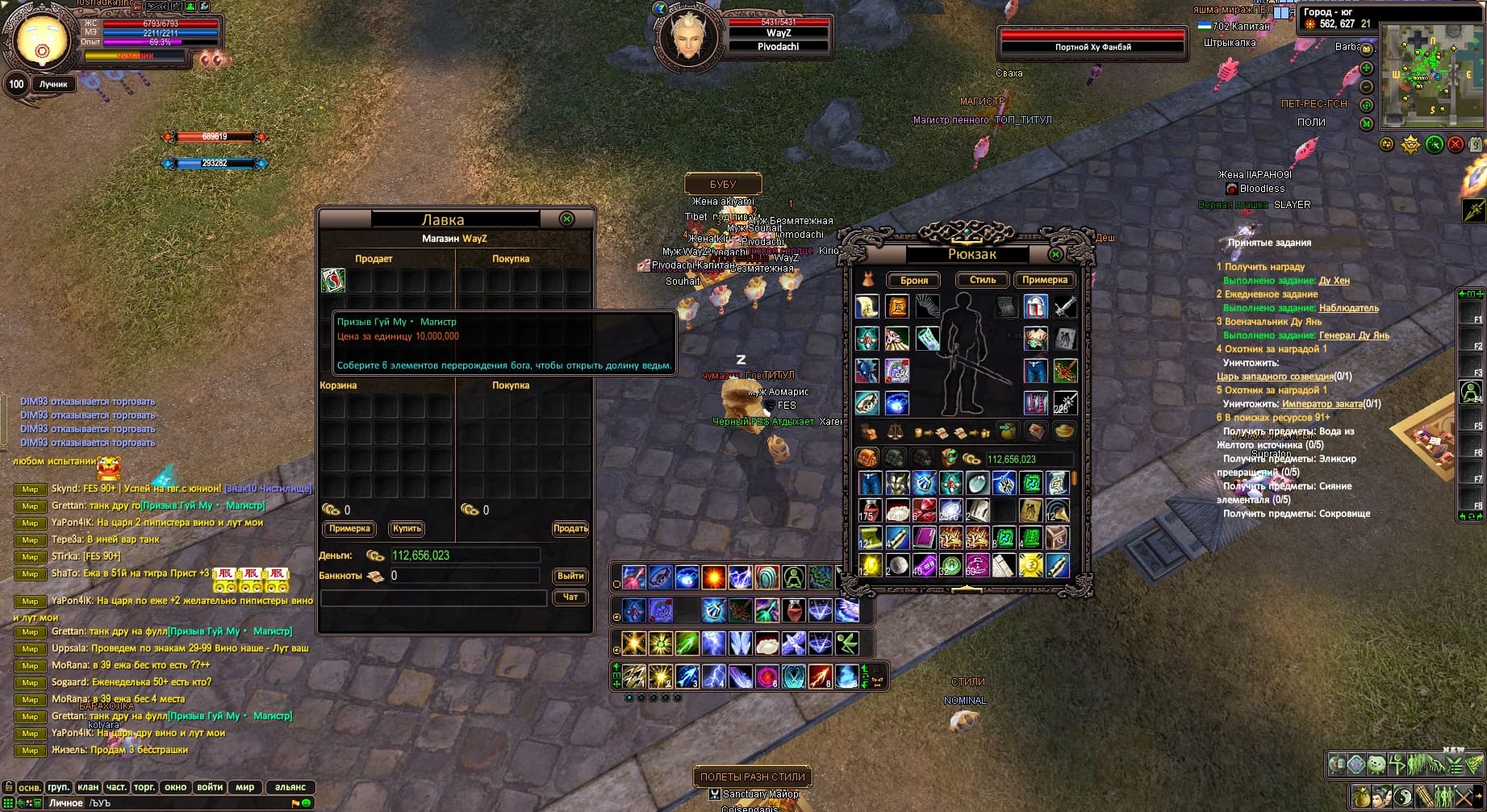Switch to the Броня equipment tab

914,281
